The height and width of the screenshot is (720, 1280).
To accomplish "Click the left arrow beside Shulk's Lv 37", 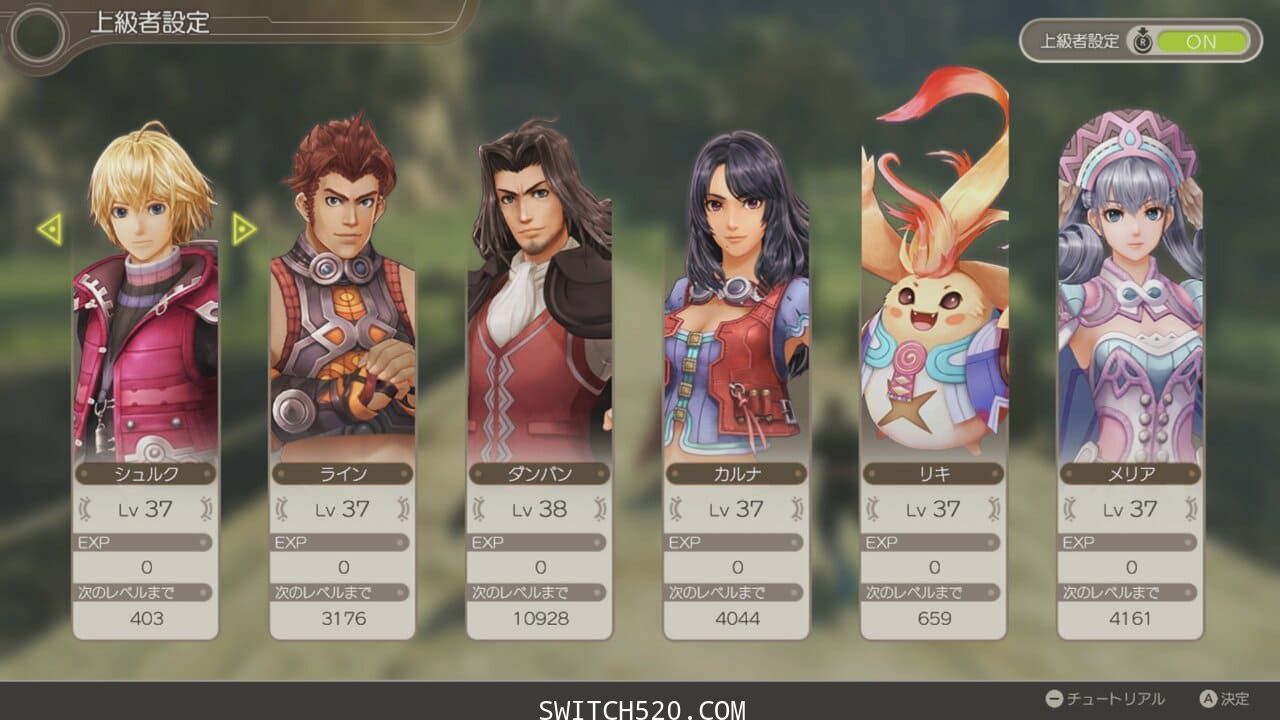I will pyautogui.click(x=86, y=510).
